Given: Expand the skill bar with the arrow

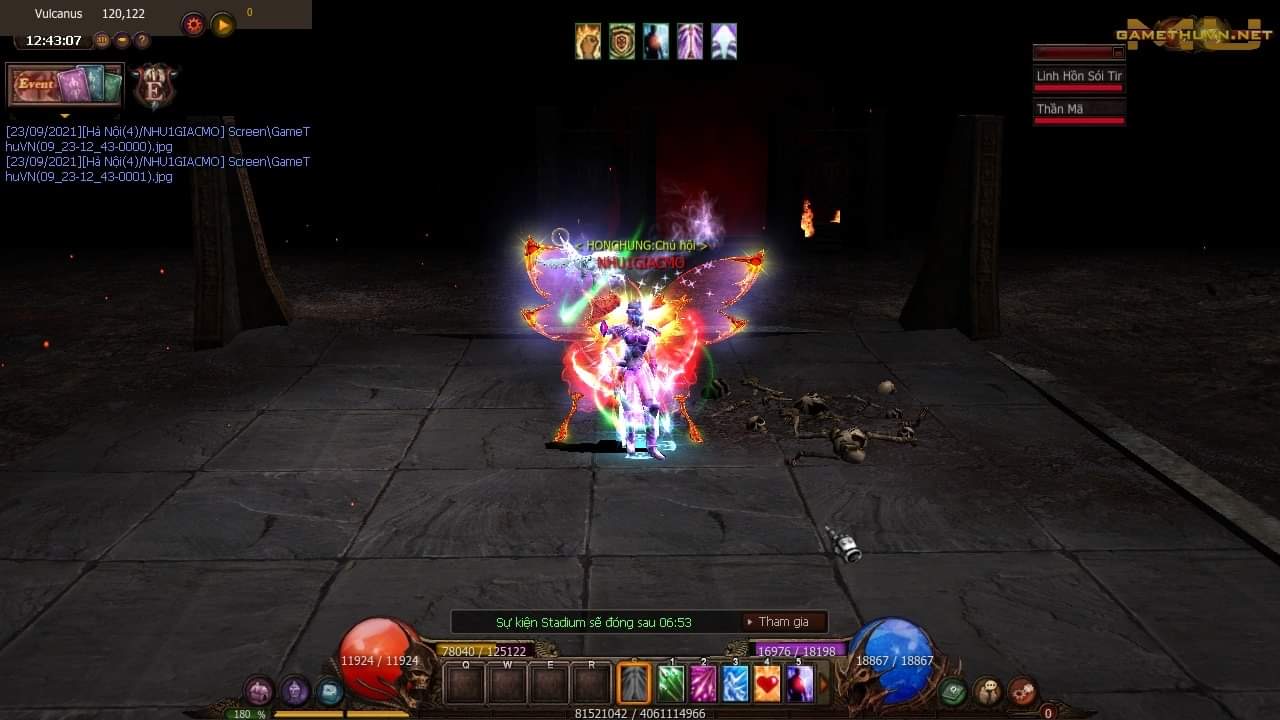Looking at the screenshot, I should point(825,685).
